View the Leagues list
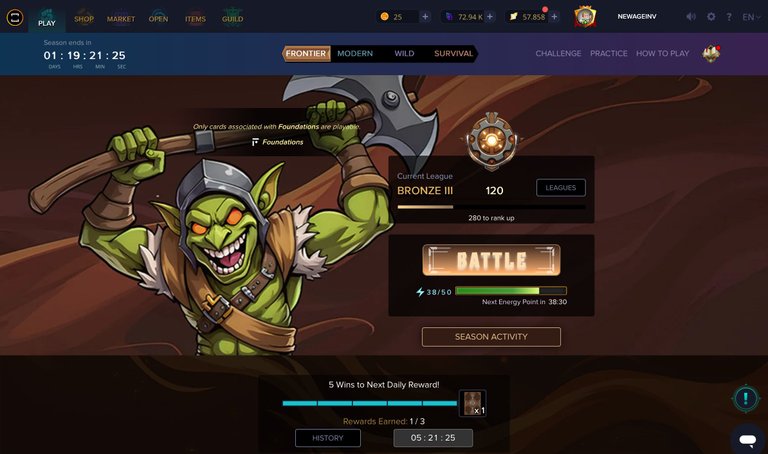768x454 pixels. pyautogui.click(x=561, y=187)
